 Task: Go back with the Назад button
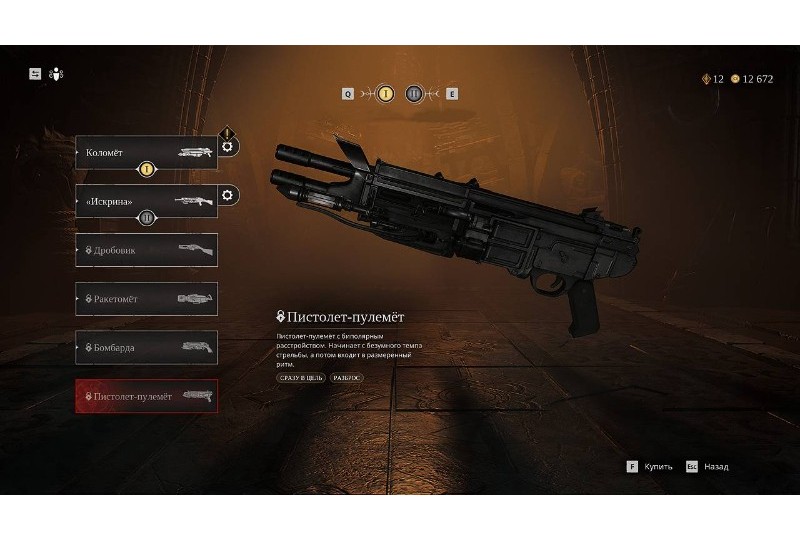click(708, 466)
